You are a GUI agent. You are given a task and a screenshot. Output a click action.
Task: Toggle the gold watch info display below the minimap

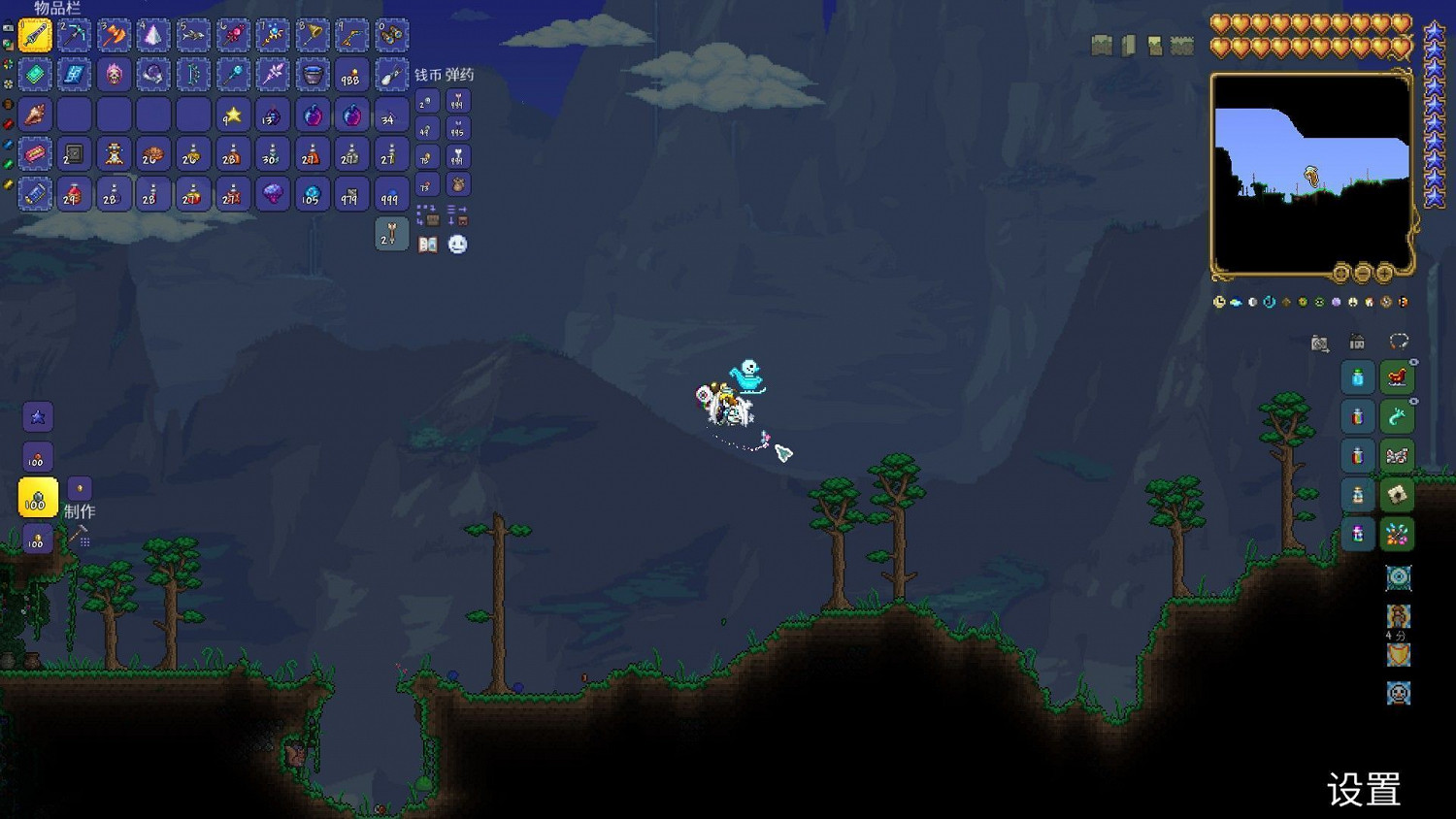[1219, 302]
